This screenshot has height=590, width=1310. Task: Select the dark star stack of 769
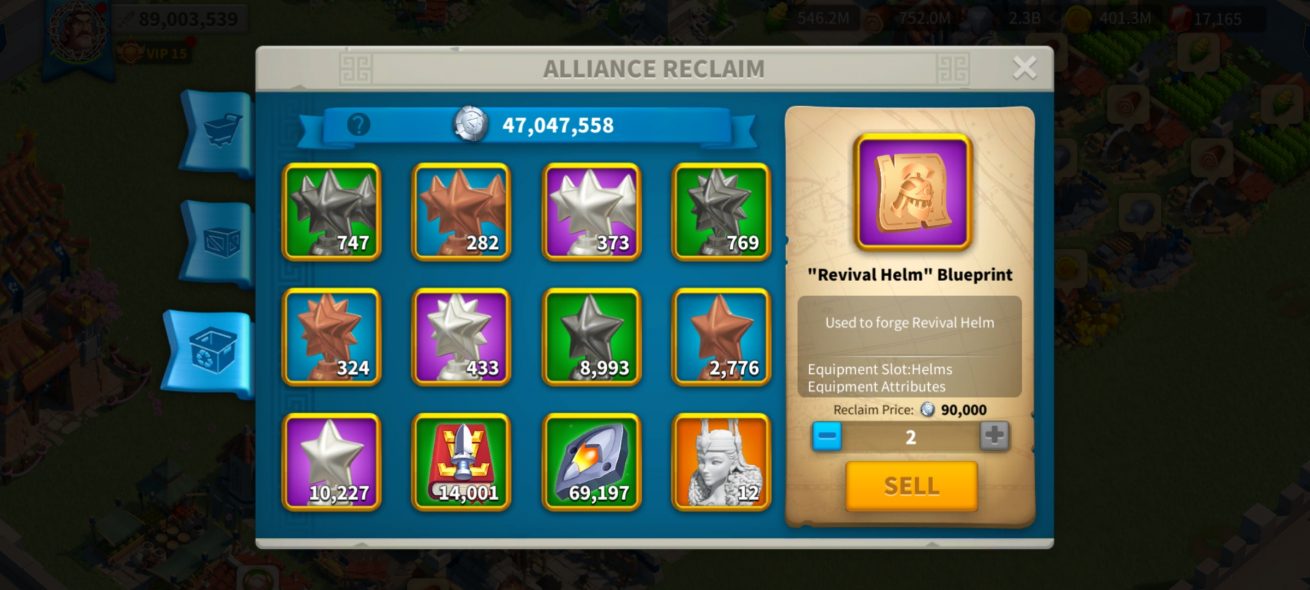coord(721,212)
